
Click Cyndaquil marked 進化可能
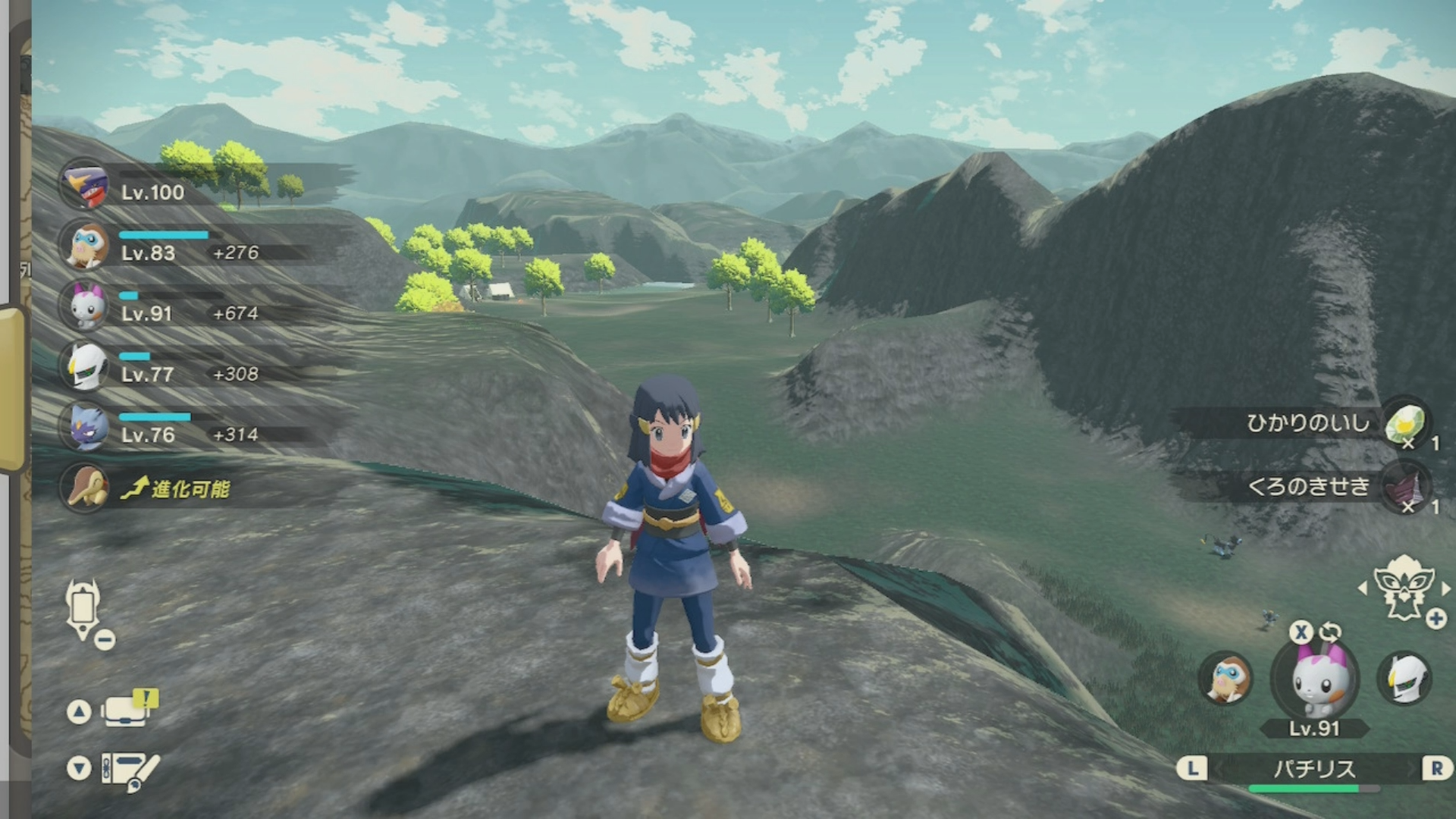tap(86, 488)
